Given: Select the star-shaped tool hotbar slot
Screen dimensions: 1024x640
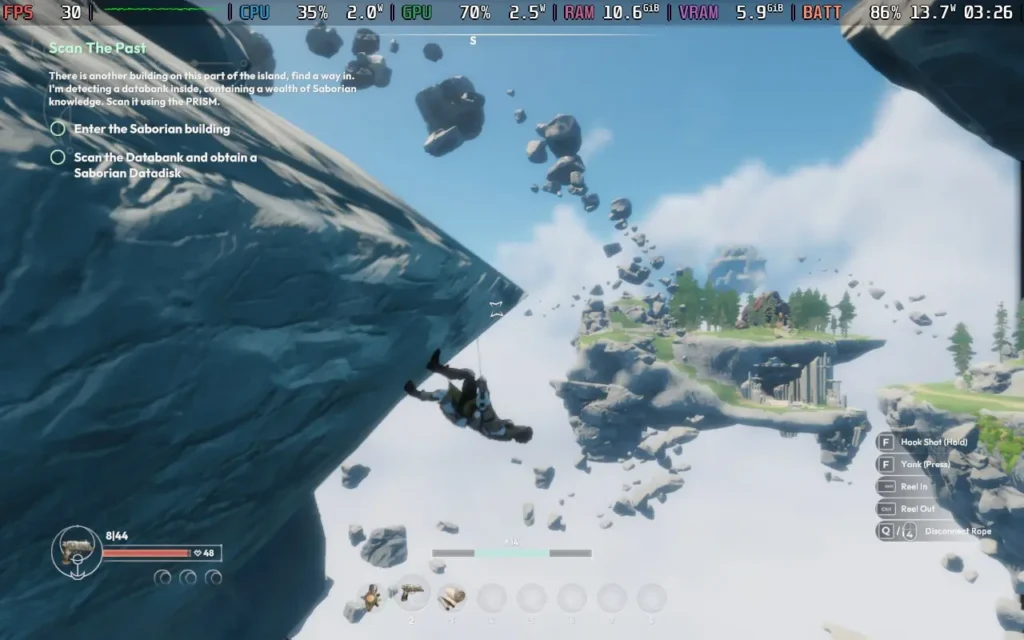Looking at the screenshot, I should tap(371, 597).
